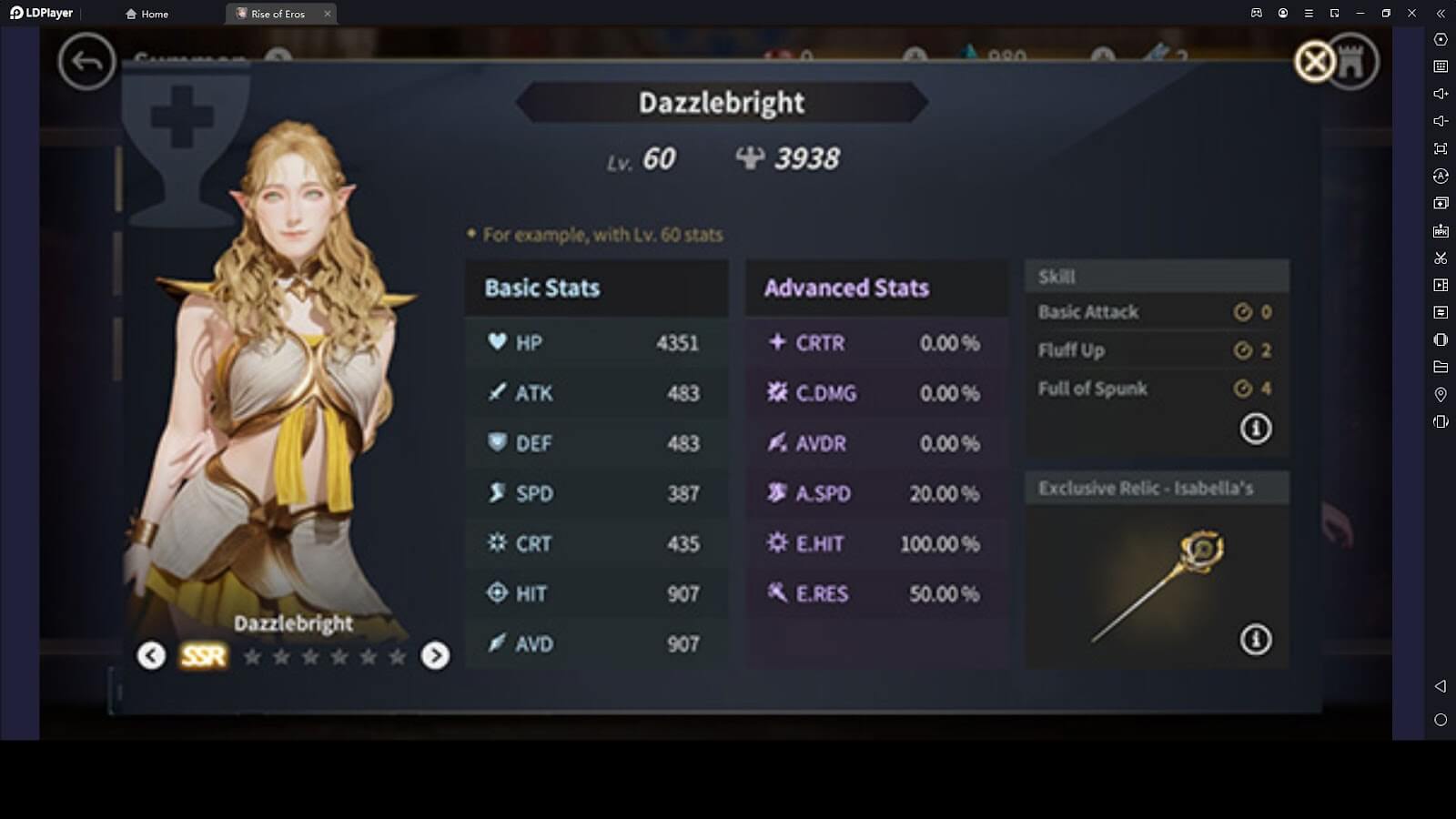Open the LDPlayer hamburger menu

point(1308,13)
